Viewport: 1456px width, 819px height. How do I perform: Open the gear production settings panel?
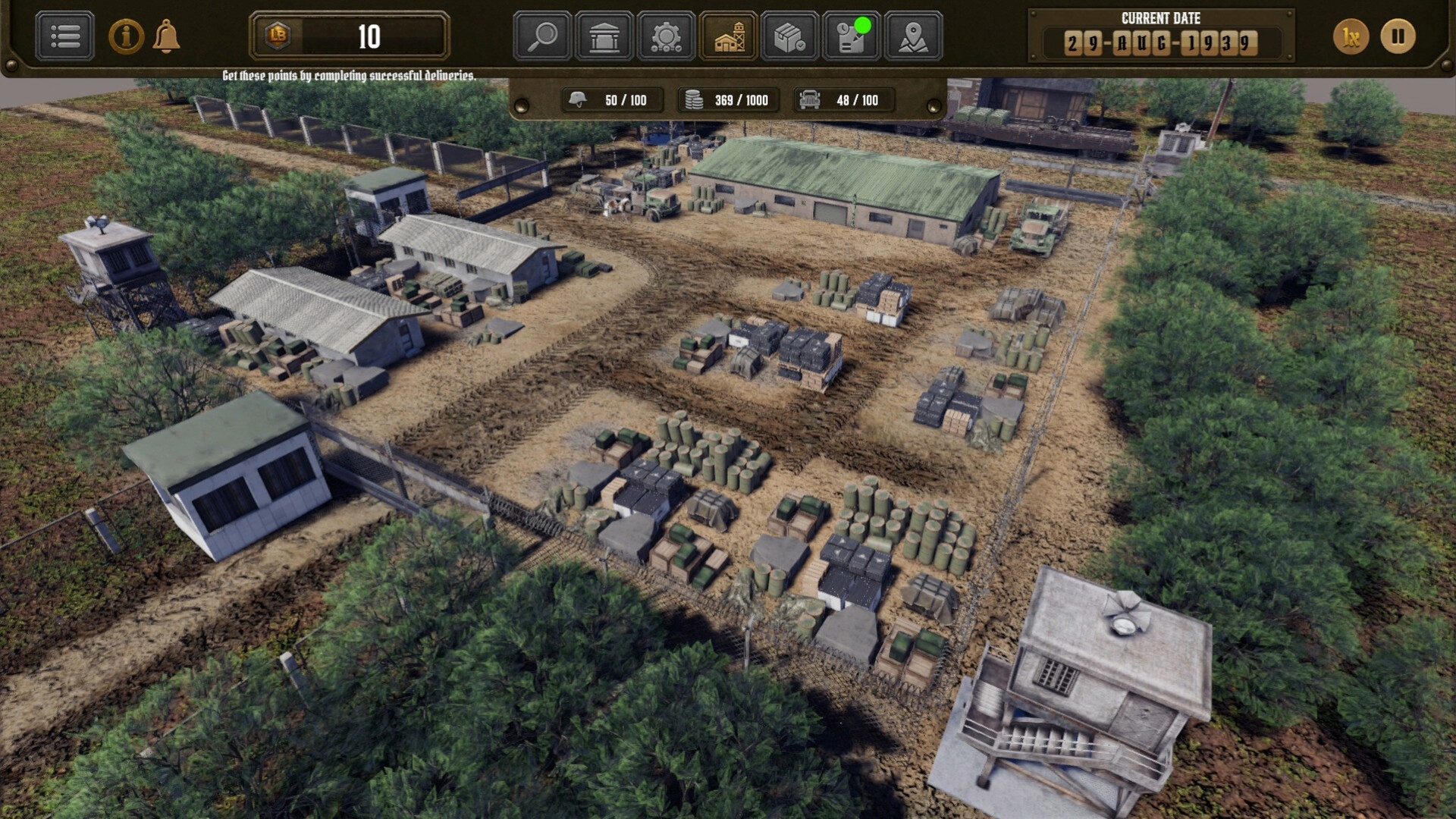click(666, 36)
